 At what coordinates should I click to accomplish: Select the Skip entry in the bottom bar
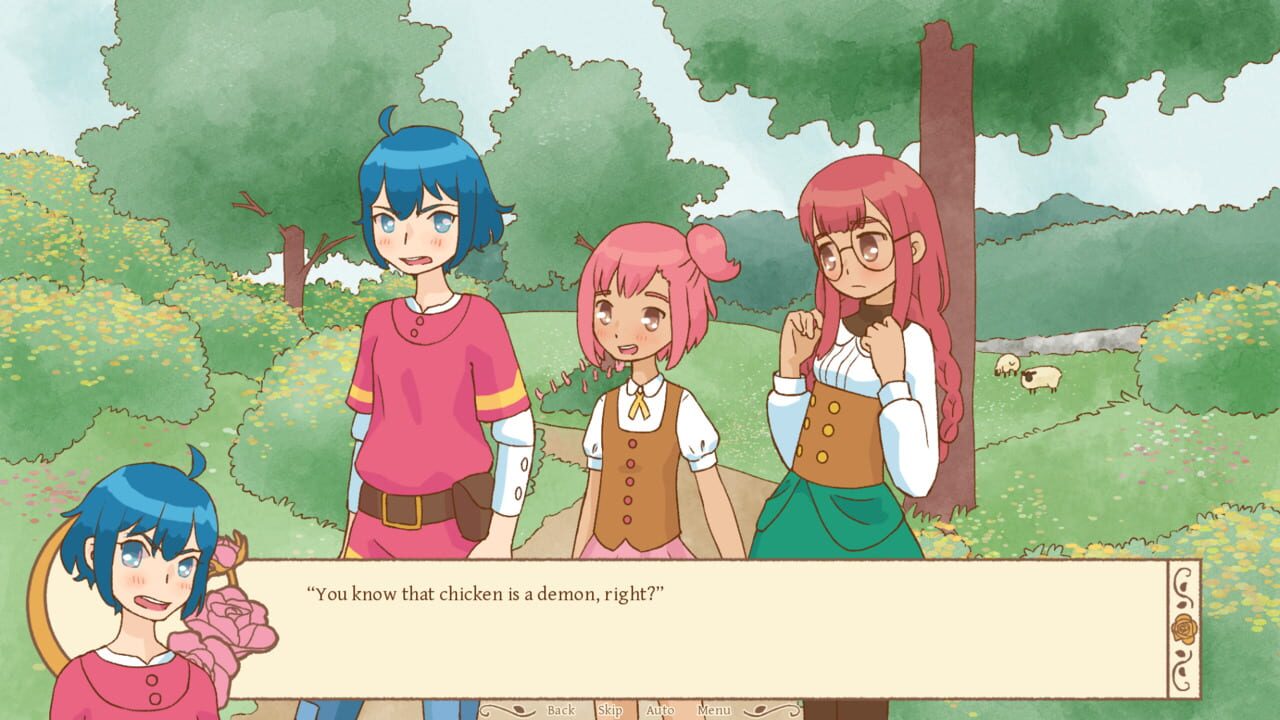612,710
